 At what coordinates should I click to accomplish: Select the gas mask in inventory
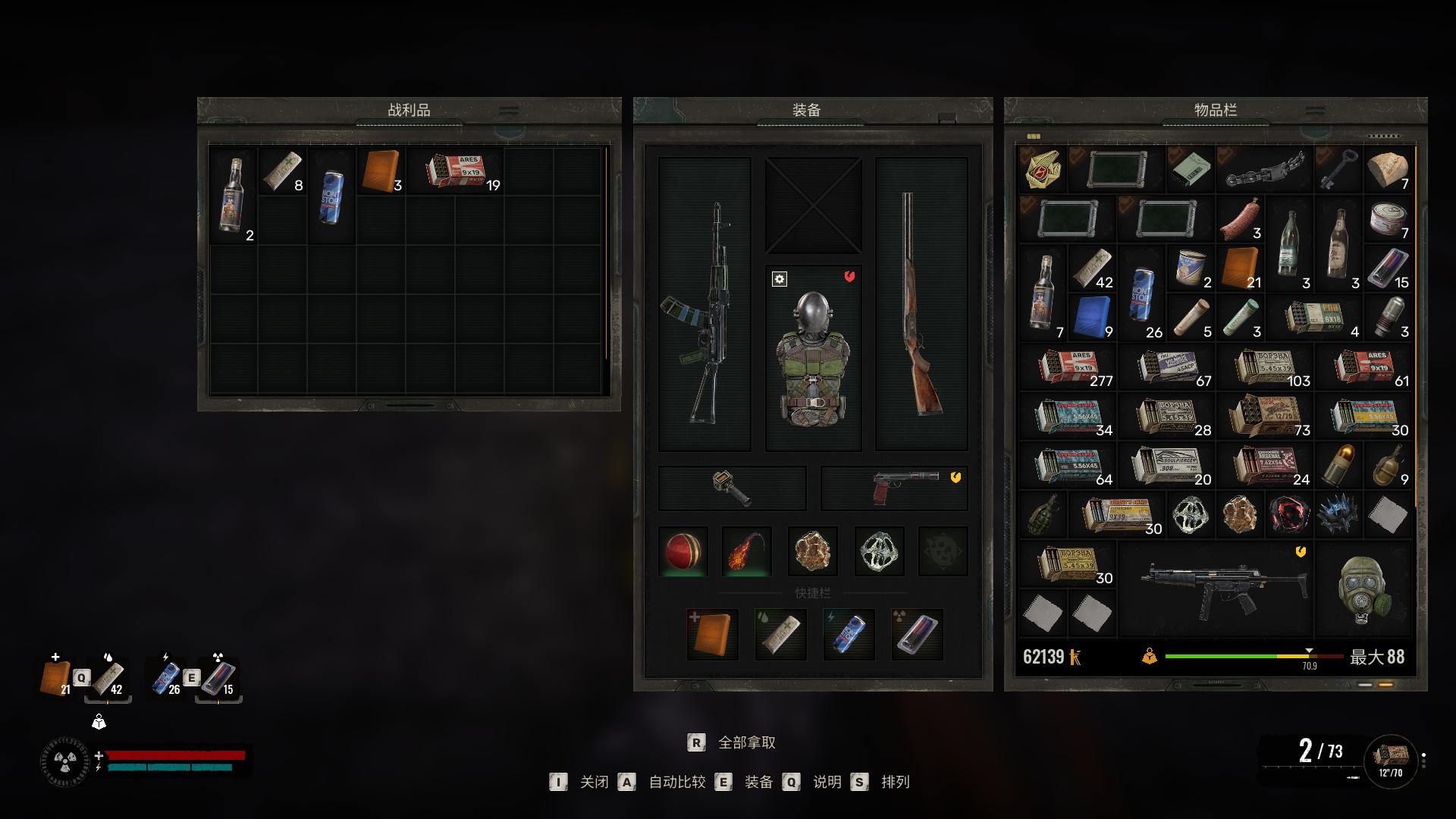click(1363, 590)
